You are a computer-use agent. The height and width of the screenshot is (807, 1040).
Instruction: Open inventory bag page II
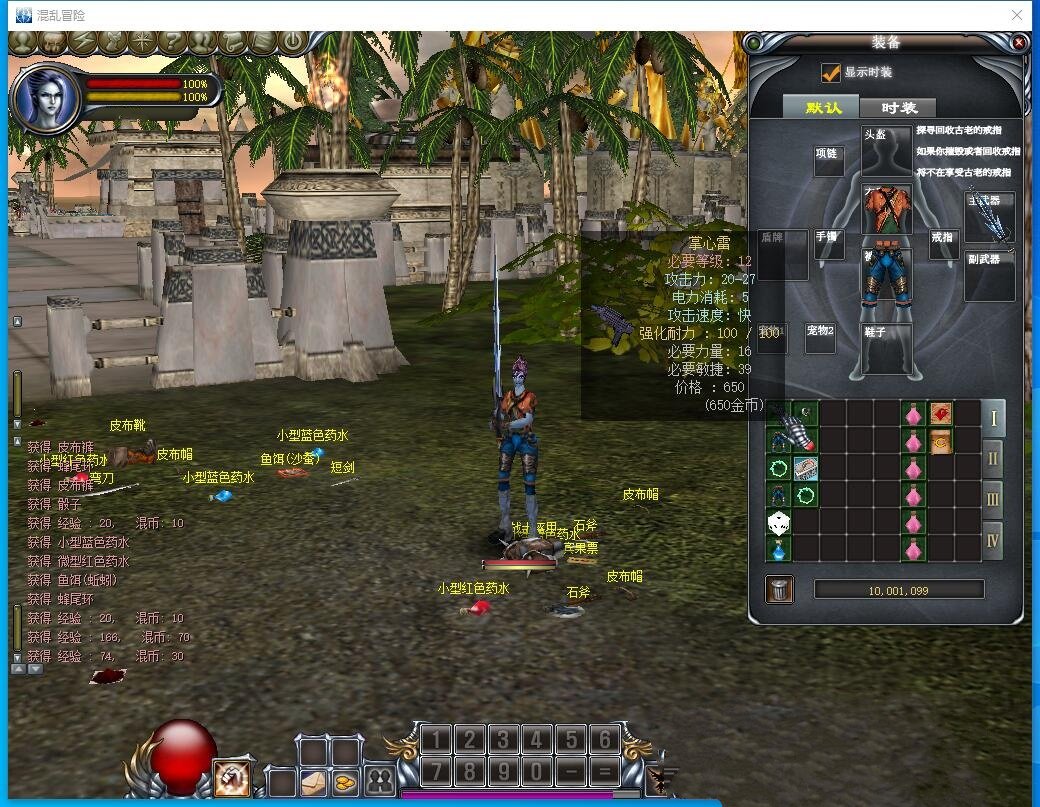pos(993,457)
